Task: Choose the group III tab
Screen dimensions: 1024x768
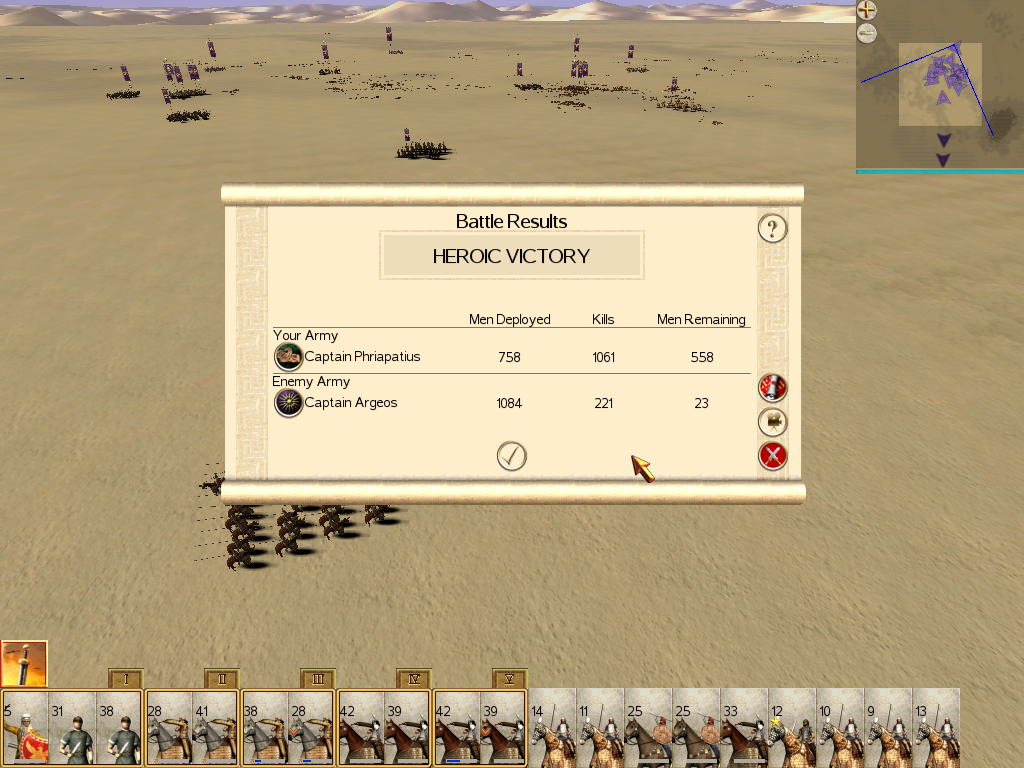Action: click(x=318, y=679)
